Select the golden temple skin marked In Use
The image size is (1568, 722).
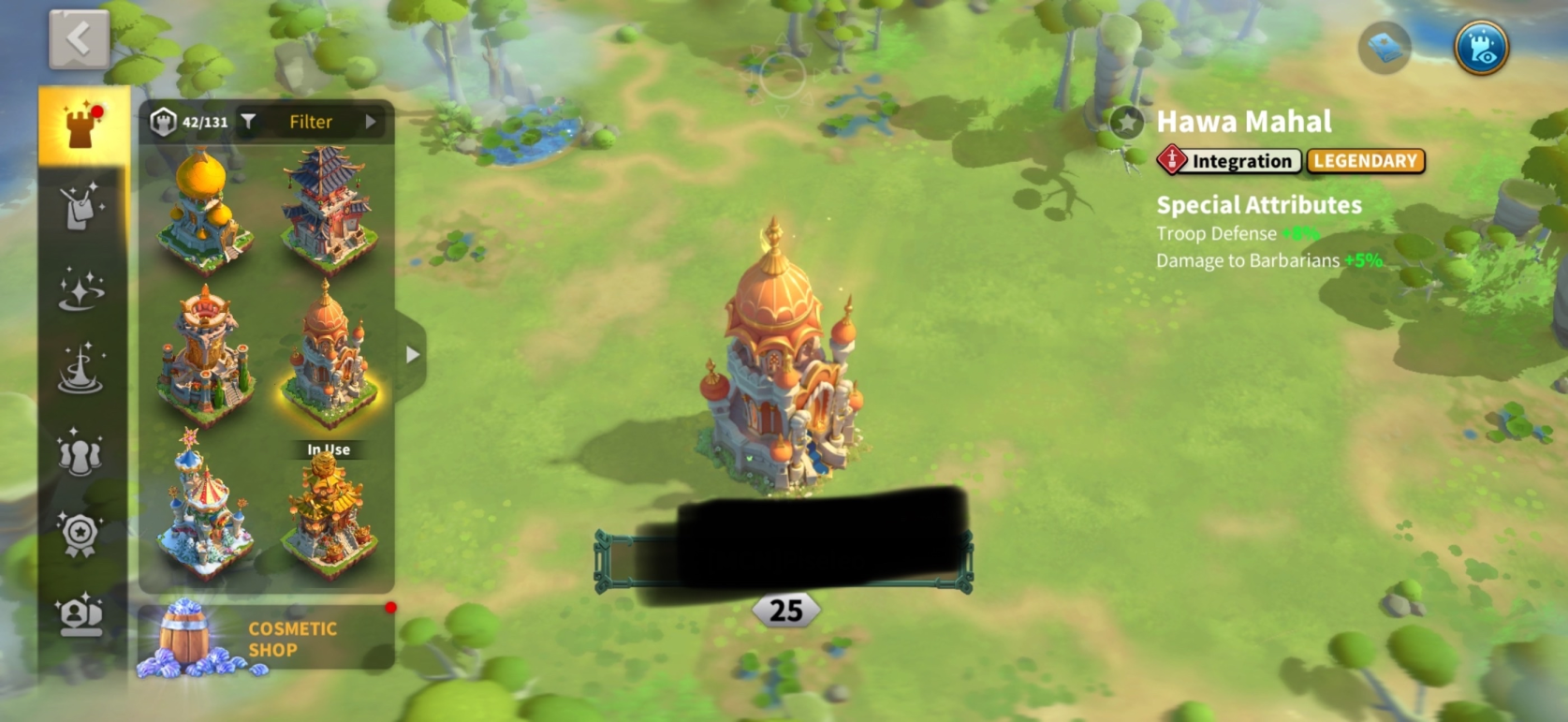[x=329, y=510]
